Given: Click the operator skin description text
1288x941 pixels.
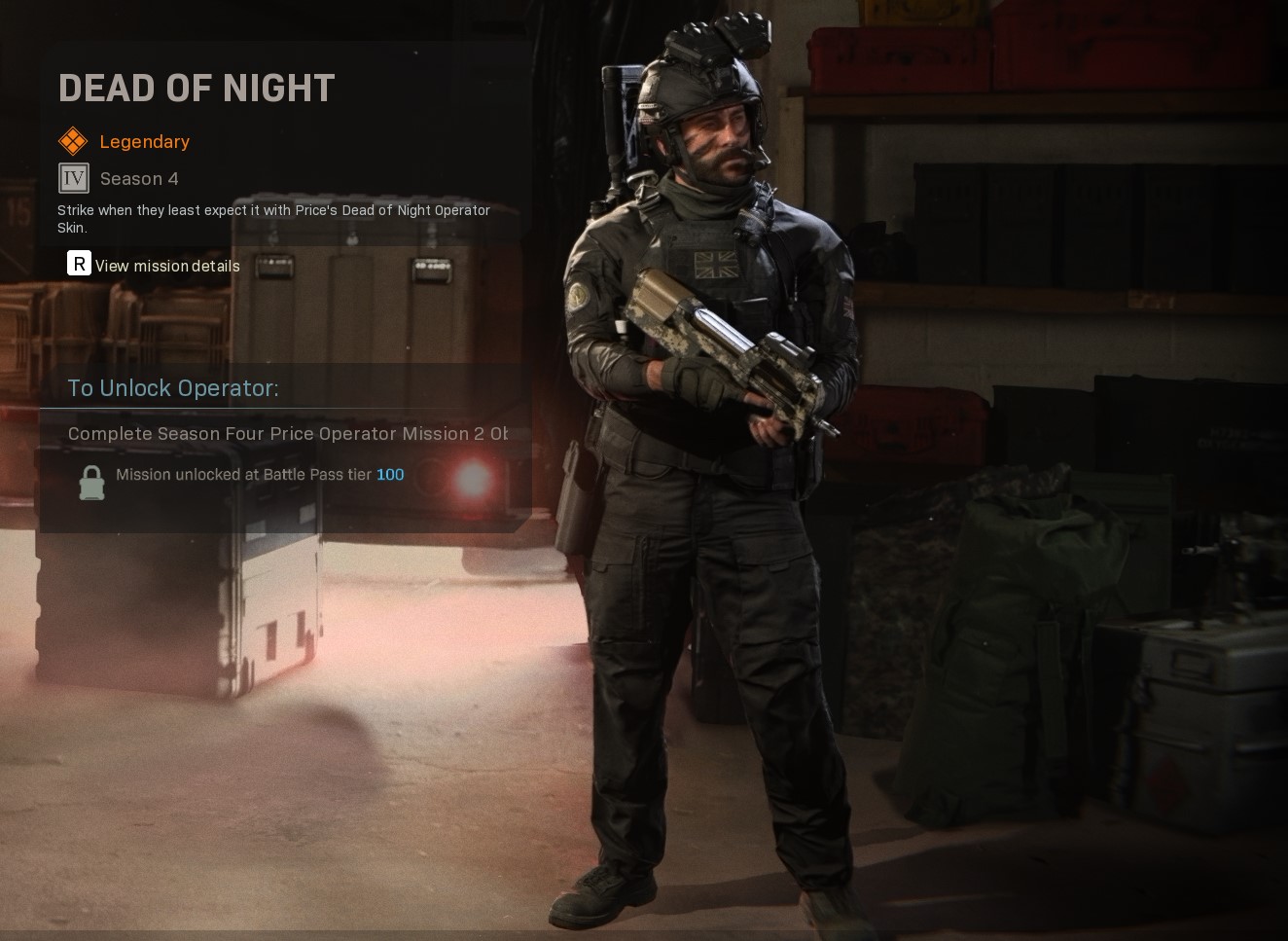Looking at the screenshot, I should (x=272, y=219).
